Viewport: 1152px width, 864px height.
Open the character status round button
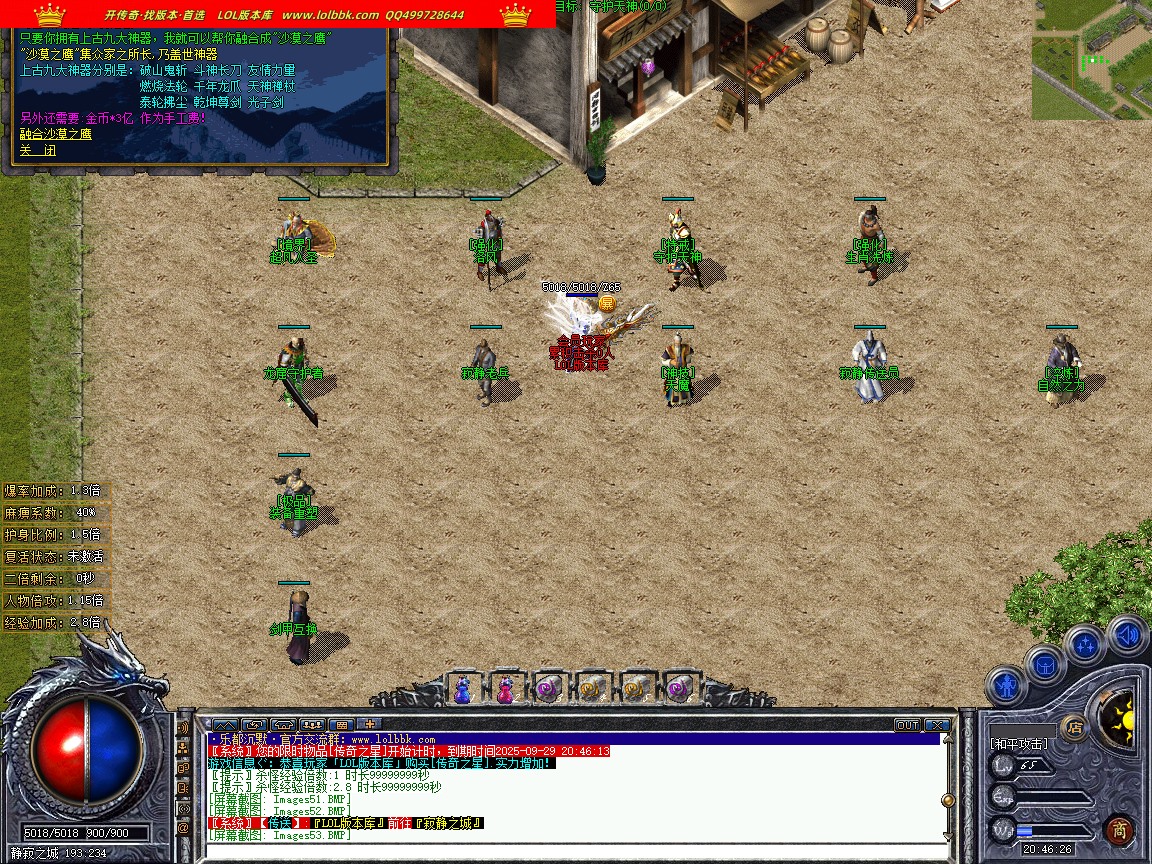[x=1005, y=686]
